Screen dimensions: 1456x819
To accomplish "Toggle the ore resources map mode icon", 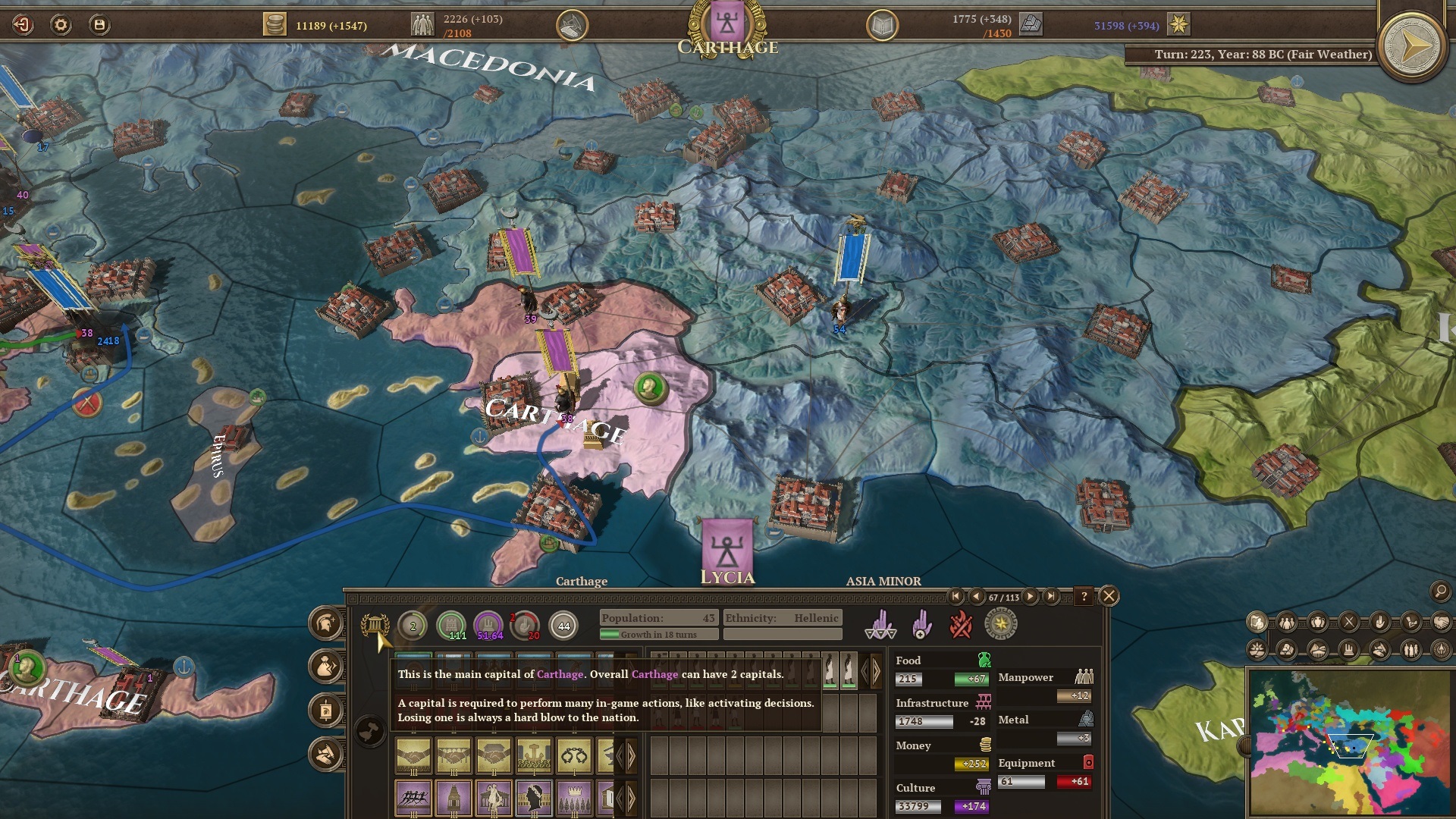I will (x=1286, y=650).
